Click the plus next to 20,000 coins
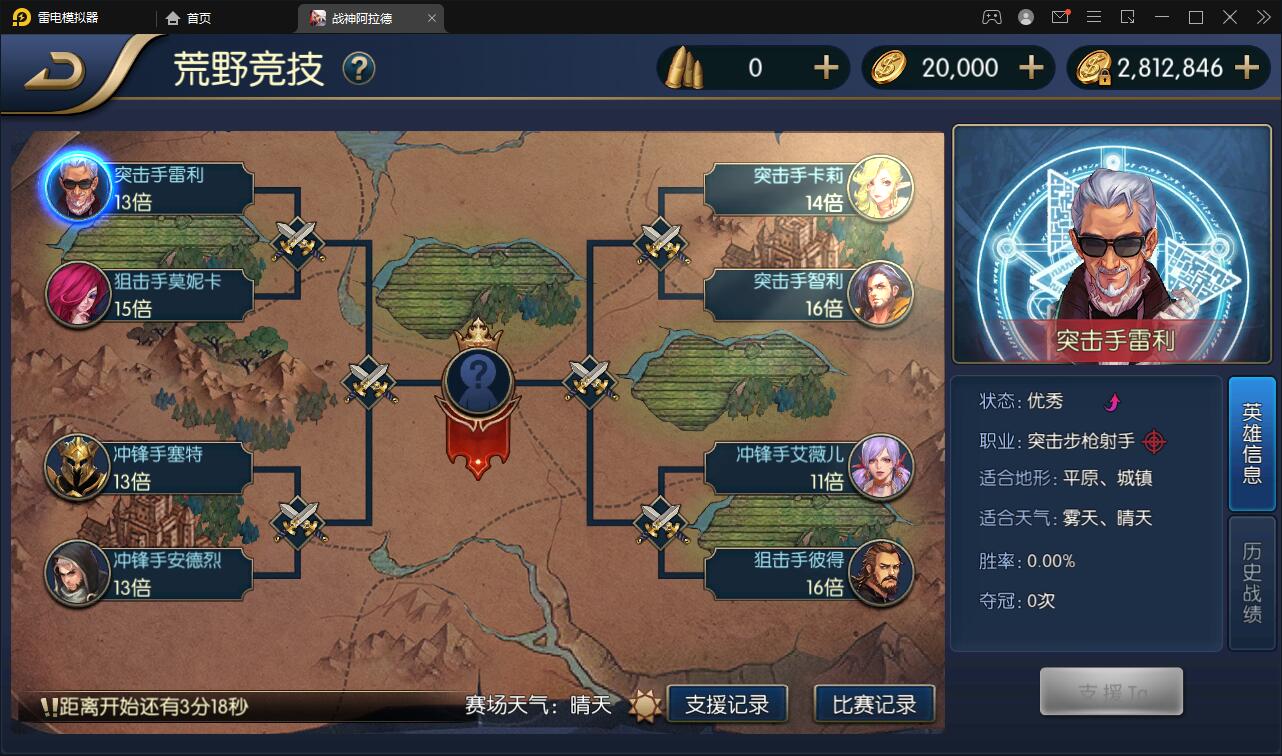This screenshot has width=1282, height=756. click(1032, 68)
